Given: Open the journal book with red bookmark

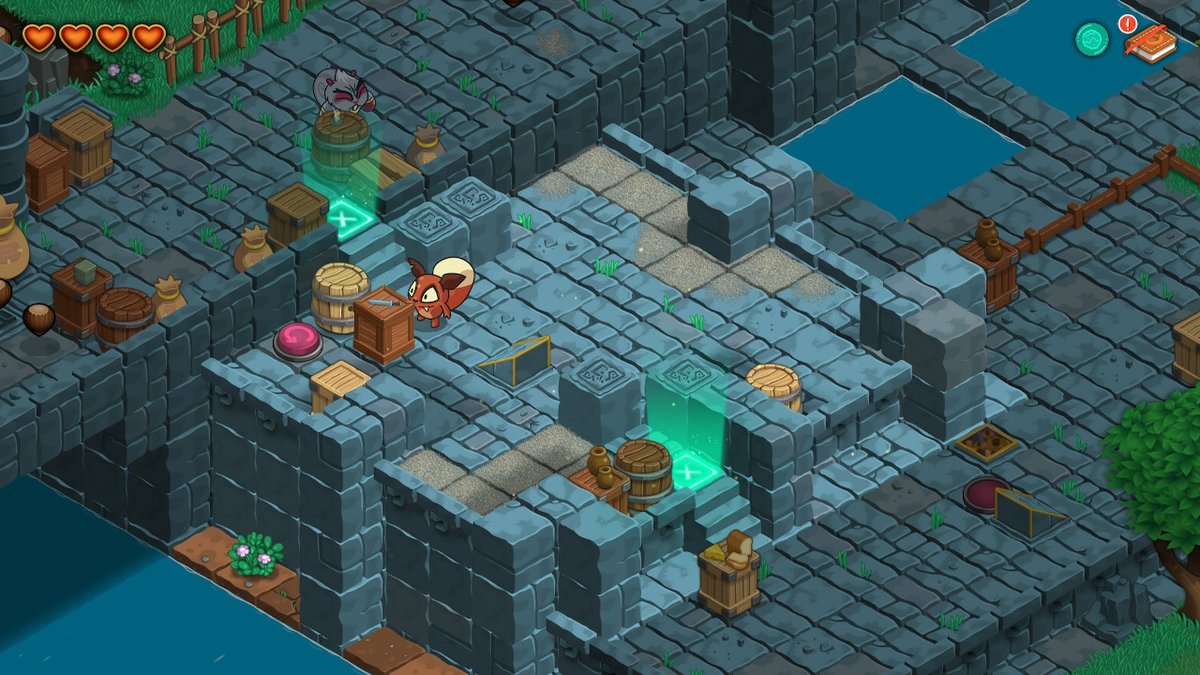Looking at the screenshot, I should coord(1151,44).
